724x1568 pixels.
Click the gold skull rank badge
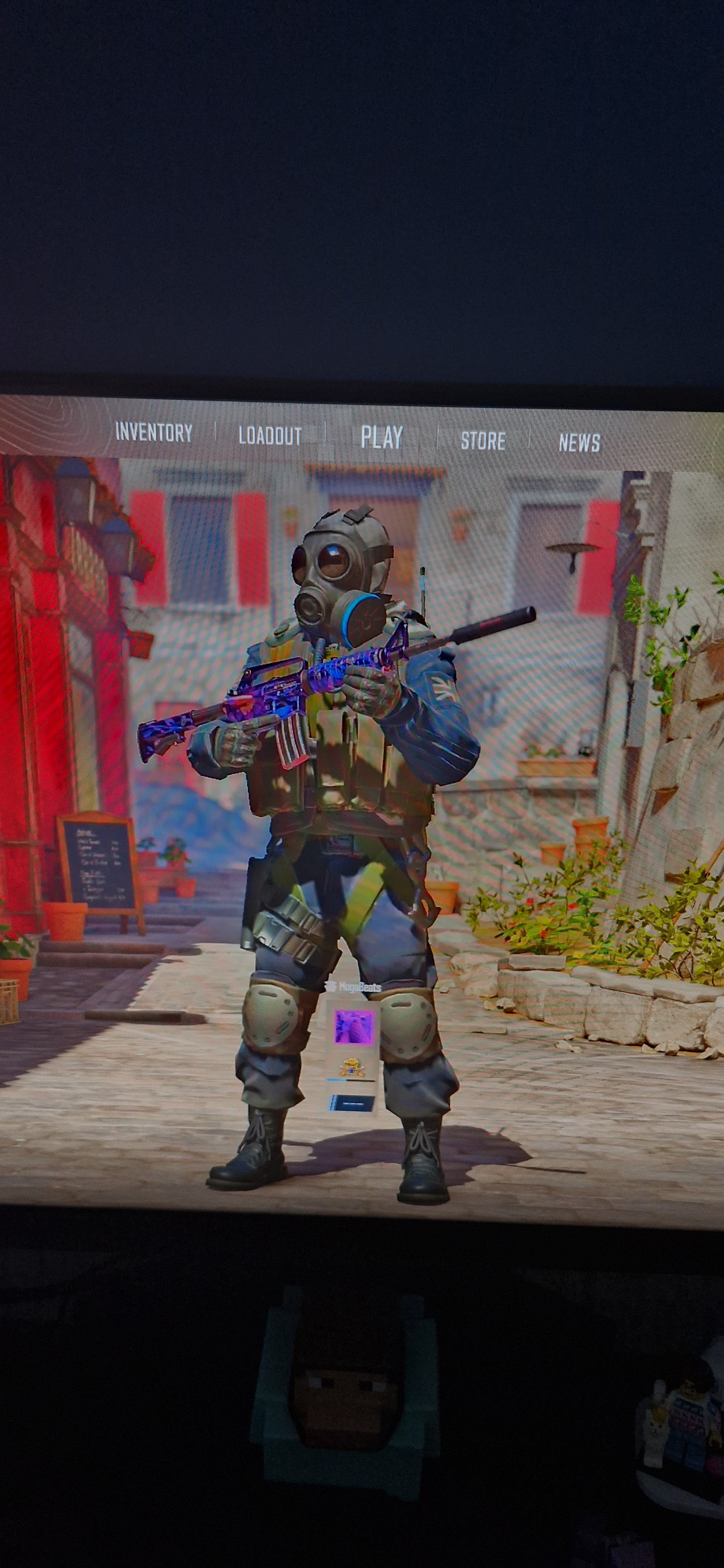(352, 1067)
